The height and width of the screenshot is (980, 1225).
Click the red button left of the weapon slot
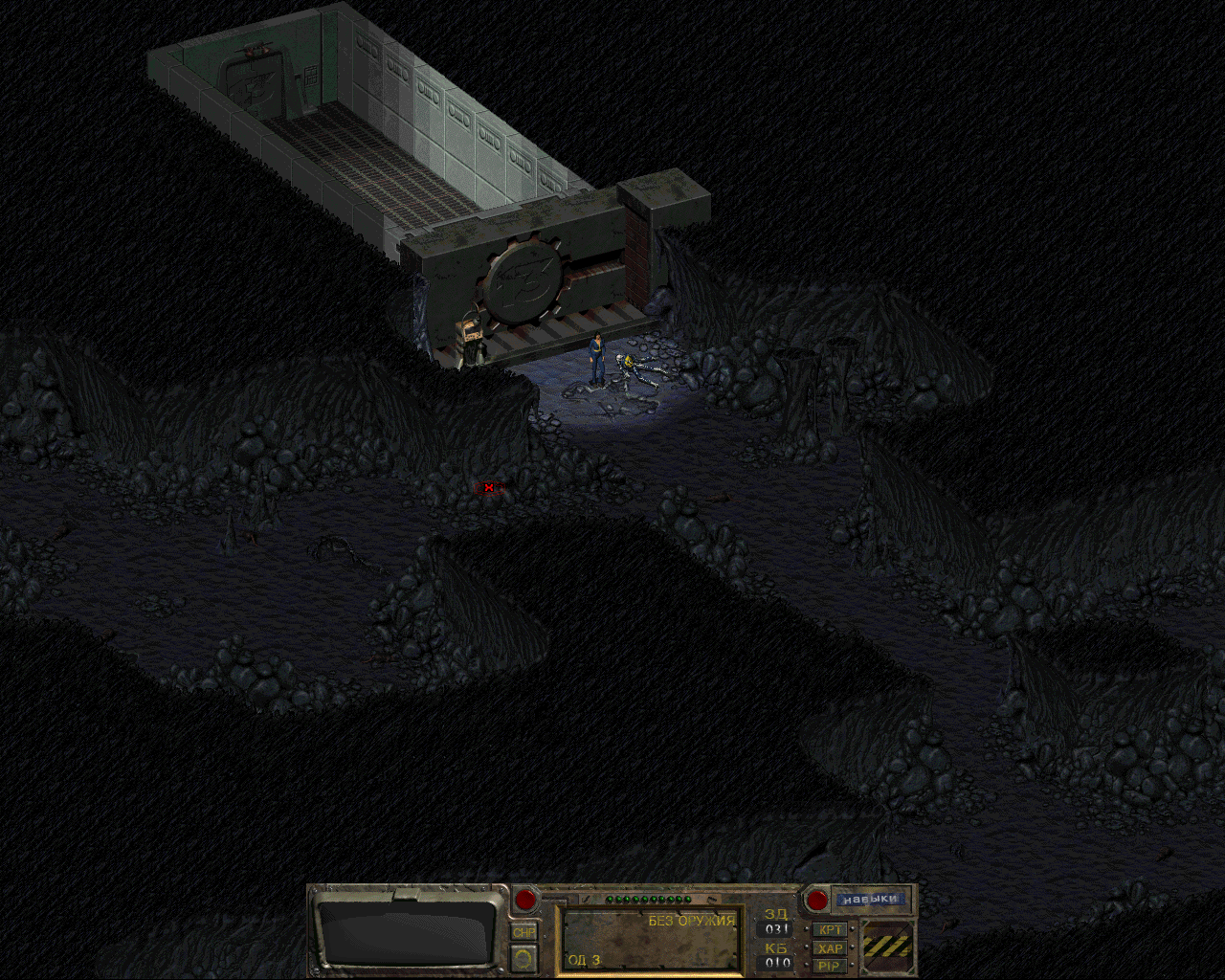click(525, 900)
